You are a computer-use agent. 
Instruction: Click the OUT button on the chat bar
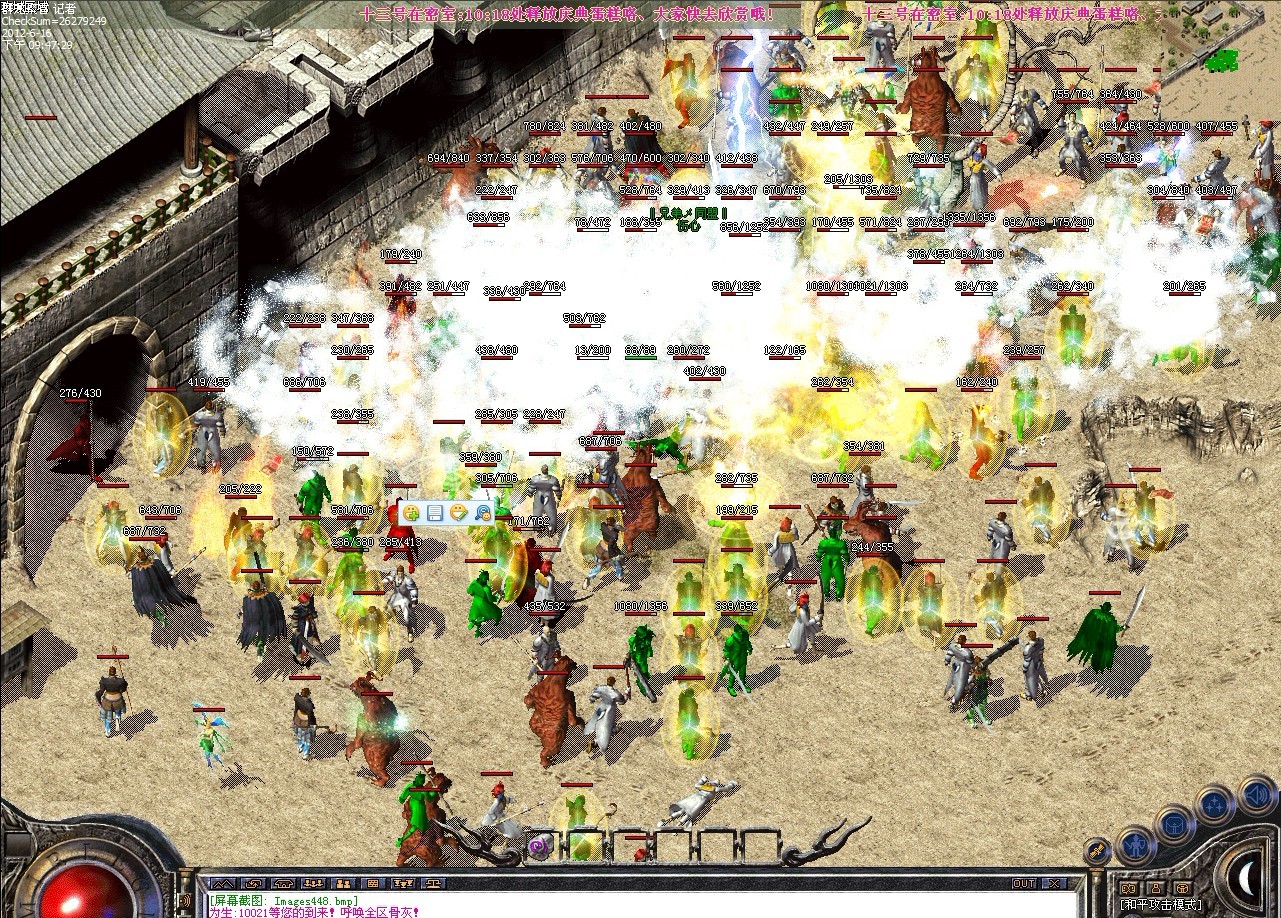click(x=1025, y=883)
